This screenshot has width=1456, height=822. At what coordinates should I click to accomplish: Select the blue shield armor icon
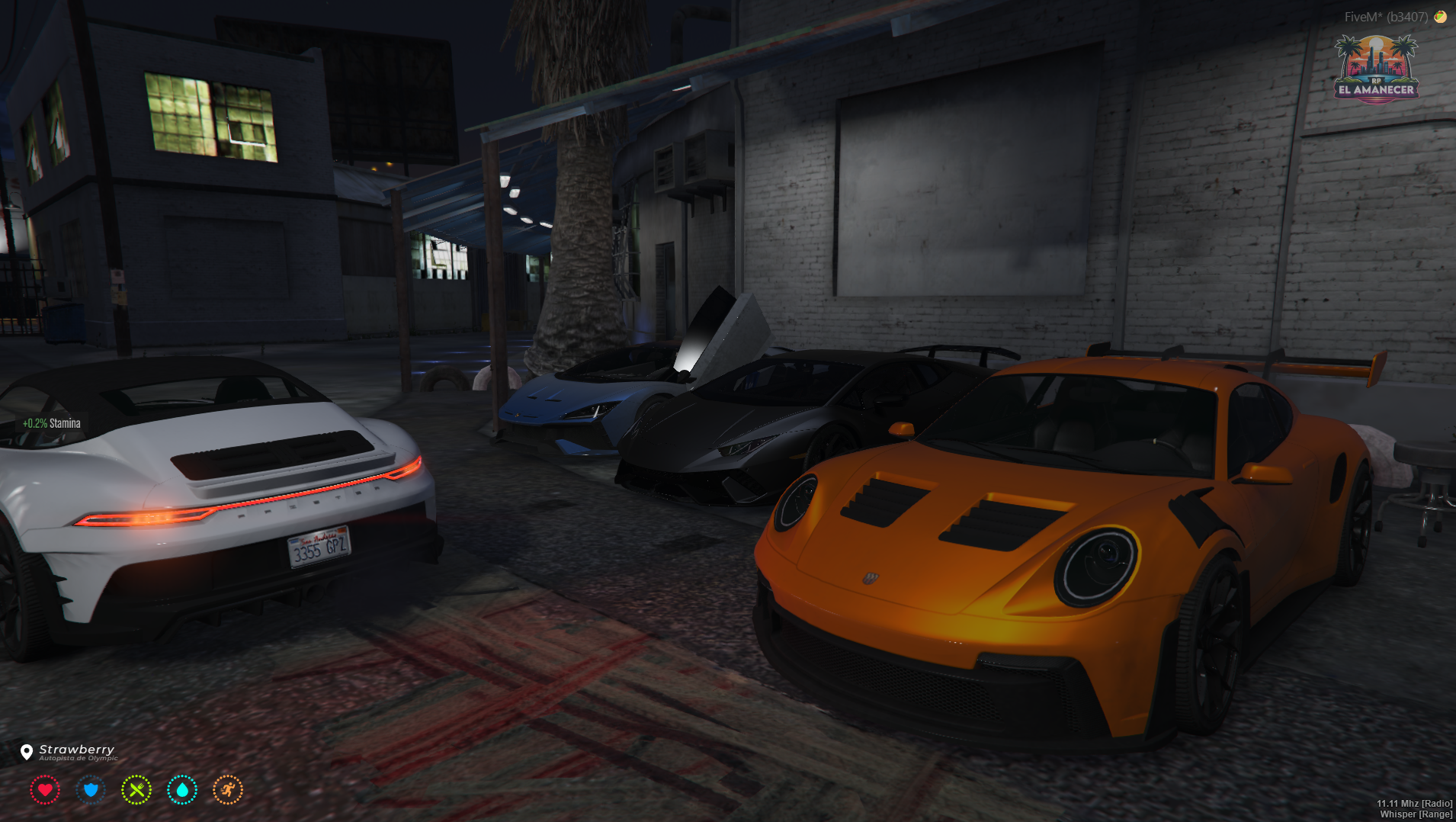point(91,790)
